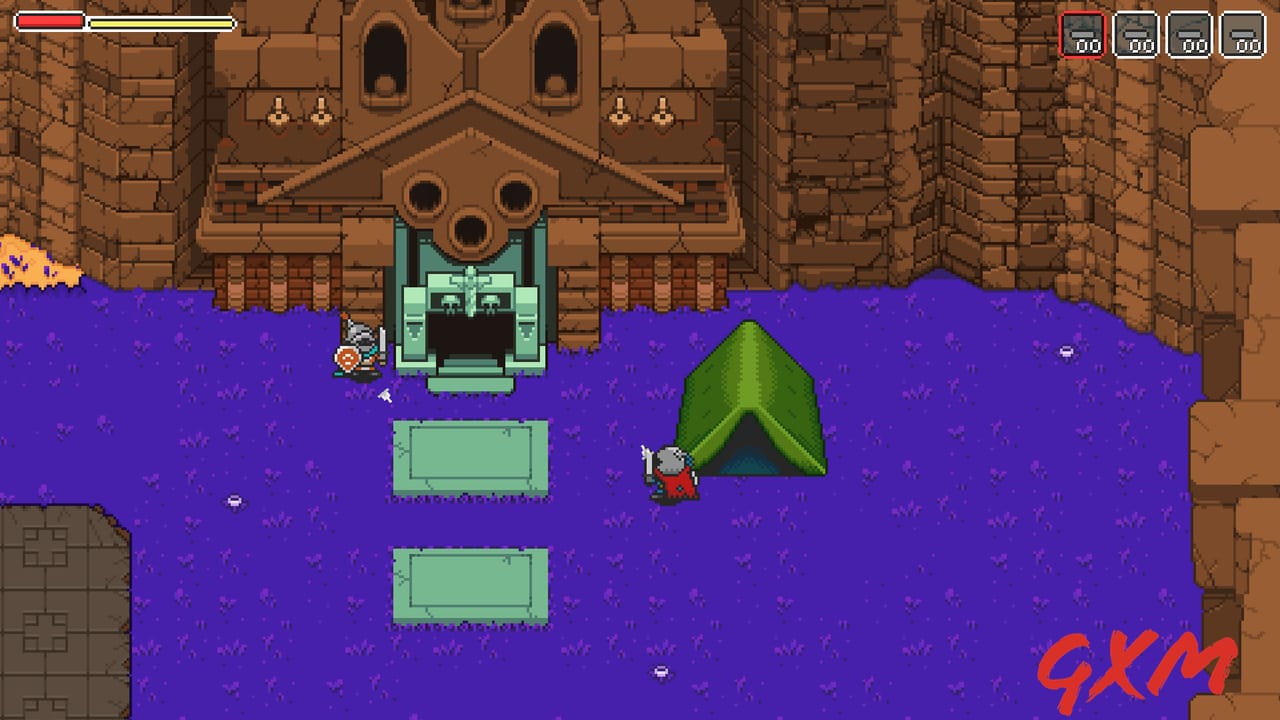Click the stone steps below the entrance

coord(470,385)
